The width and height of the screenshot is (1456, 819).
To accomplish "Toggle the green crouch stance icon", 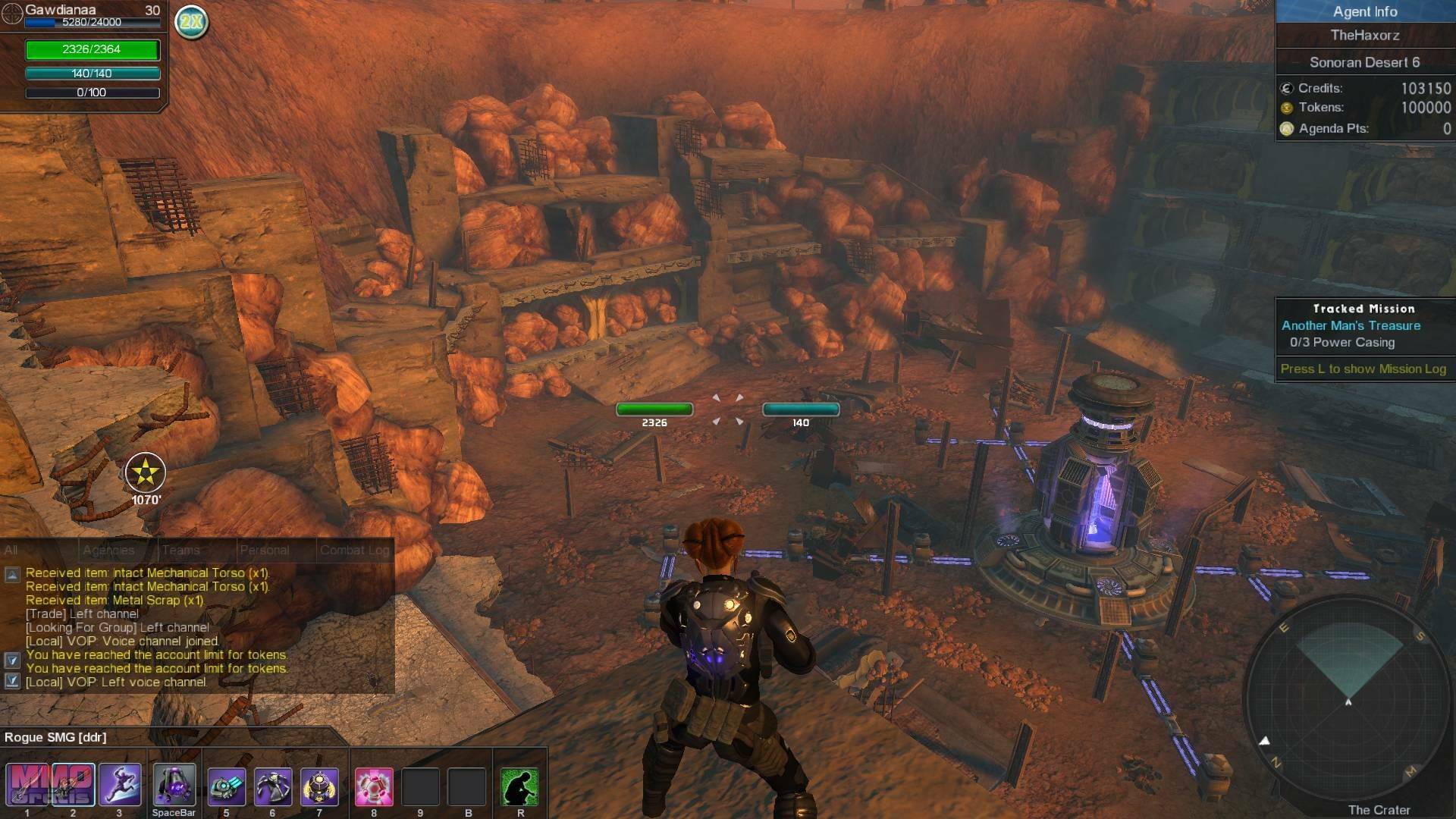I will pos(519,786).
